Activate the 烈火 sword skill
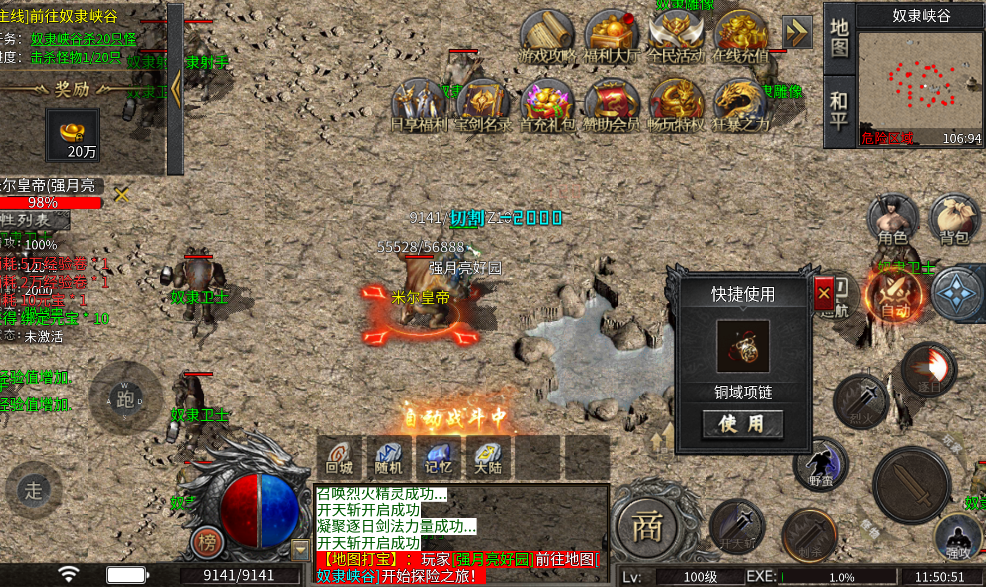The height and width of the screenshot is (587, 986). (861, 399)
